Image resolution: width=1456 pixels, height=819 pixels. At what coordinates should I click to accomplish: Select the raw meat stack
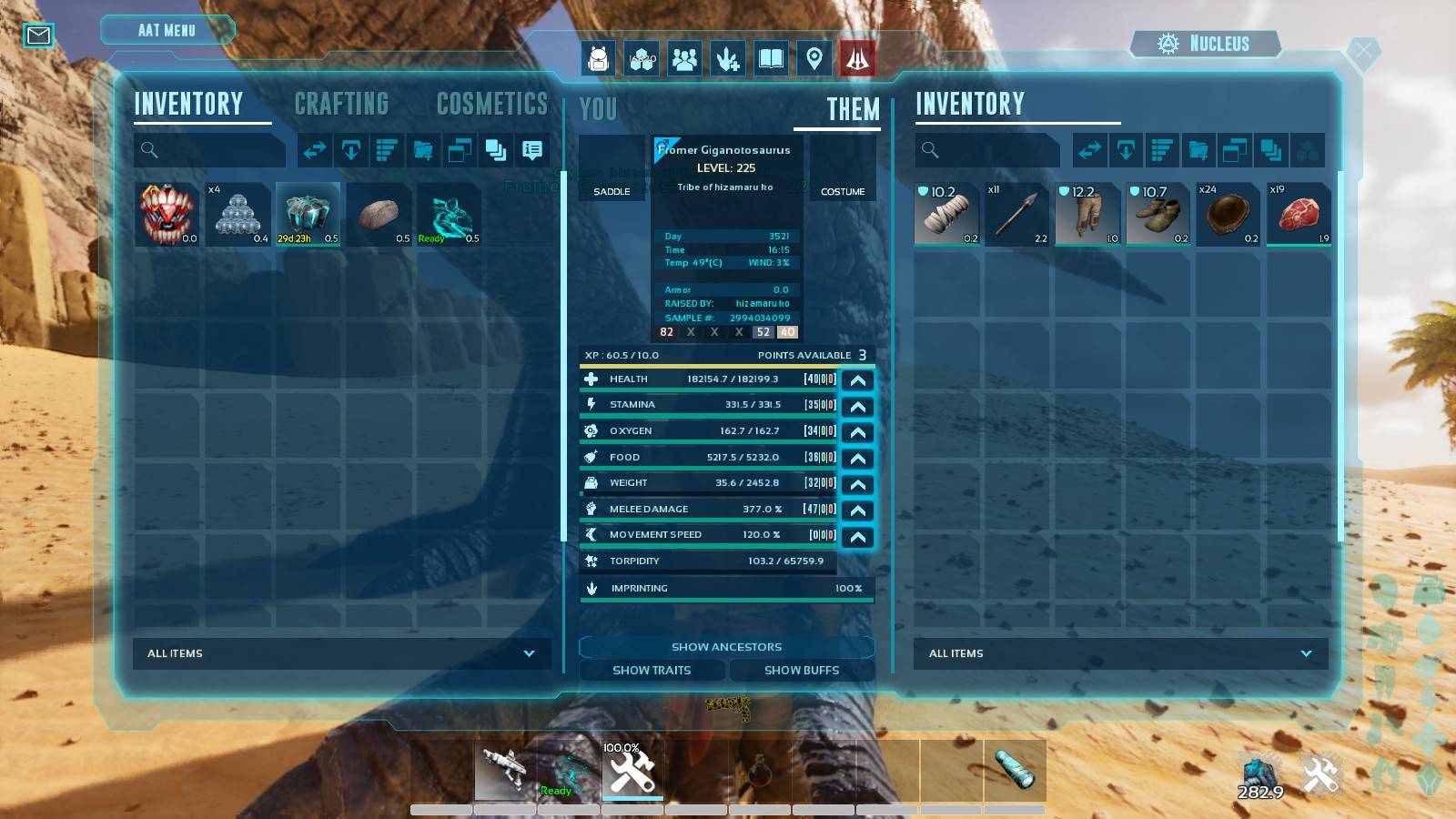coord(1299,215)
